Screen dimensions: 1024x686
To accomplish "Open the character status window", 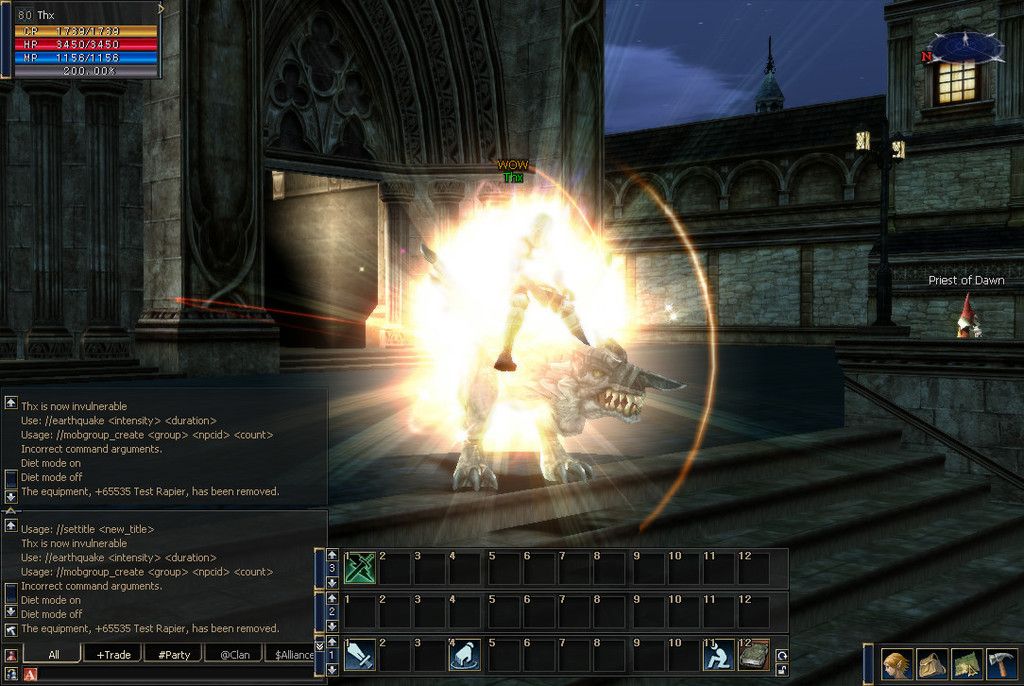I will pyautogui.click(x=895, y=664).
